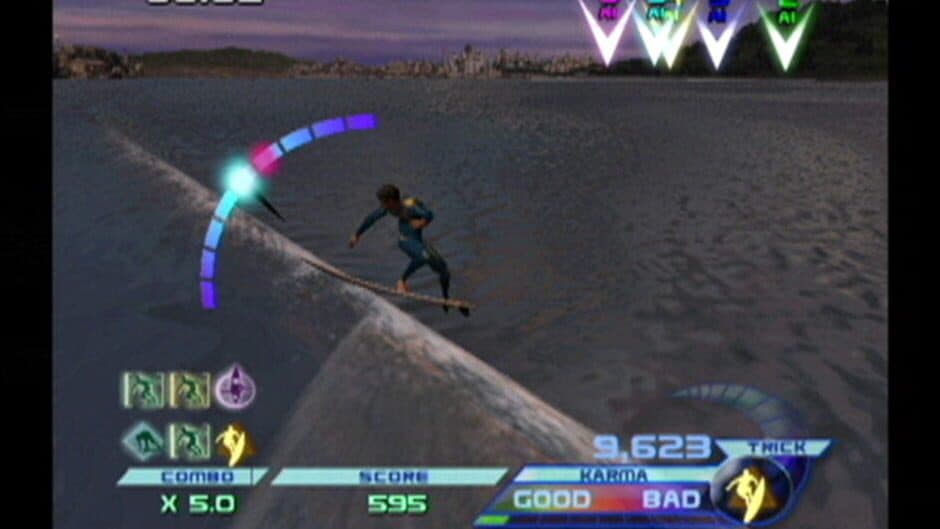Screen dimensions: 940x529
Task: Activate the golden surfer Trick emblem
Action: [752, 489]
